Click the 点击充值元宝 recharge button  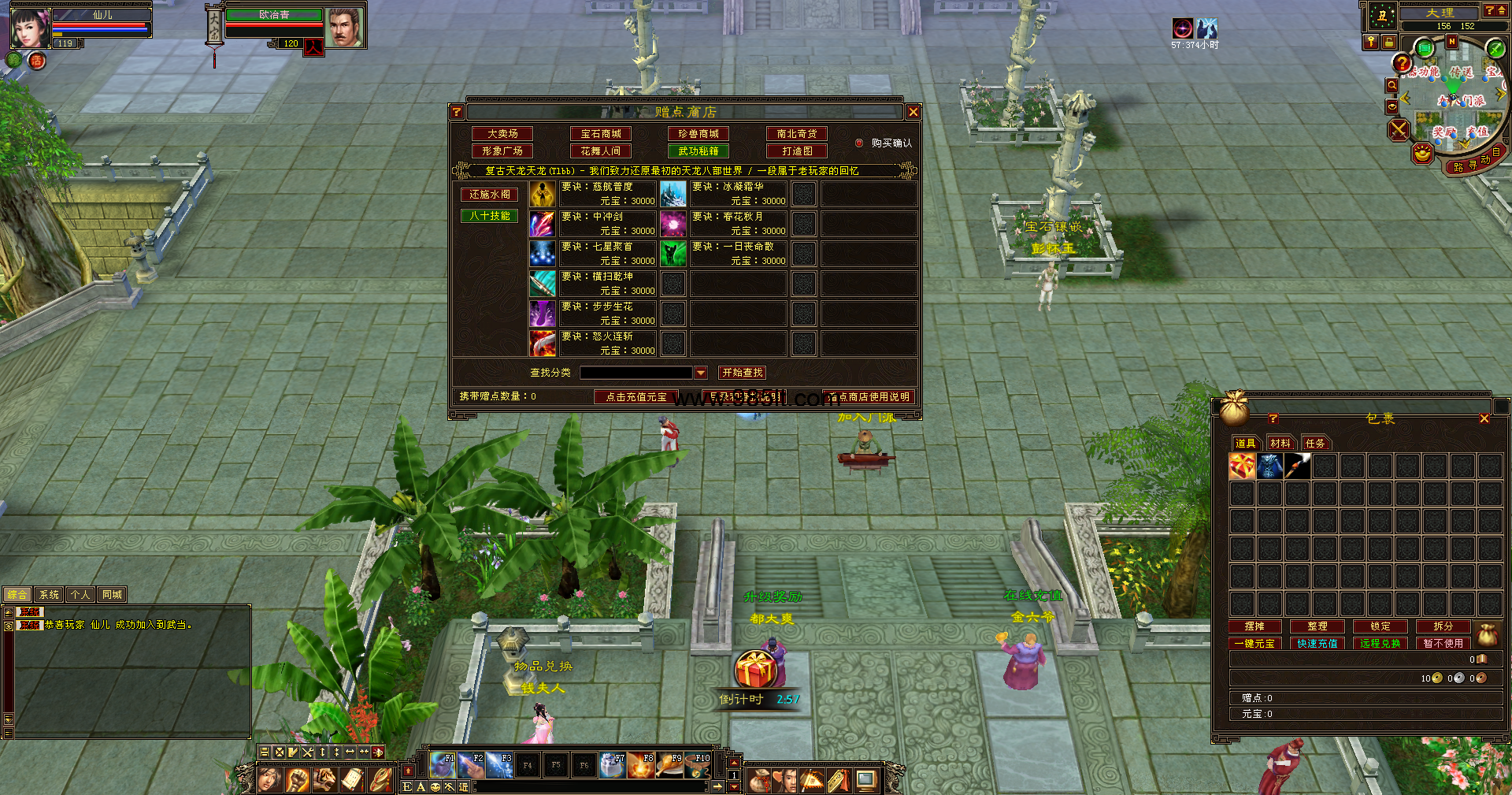tap(636, 397)
